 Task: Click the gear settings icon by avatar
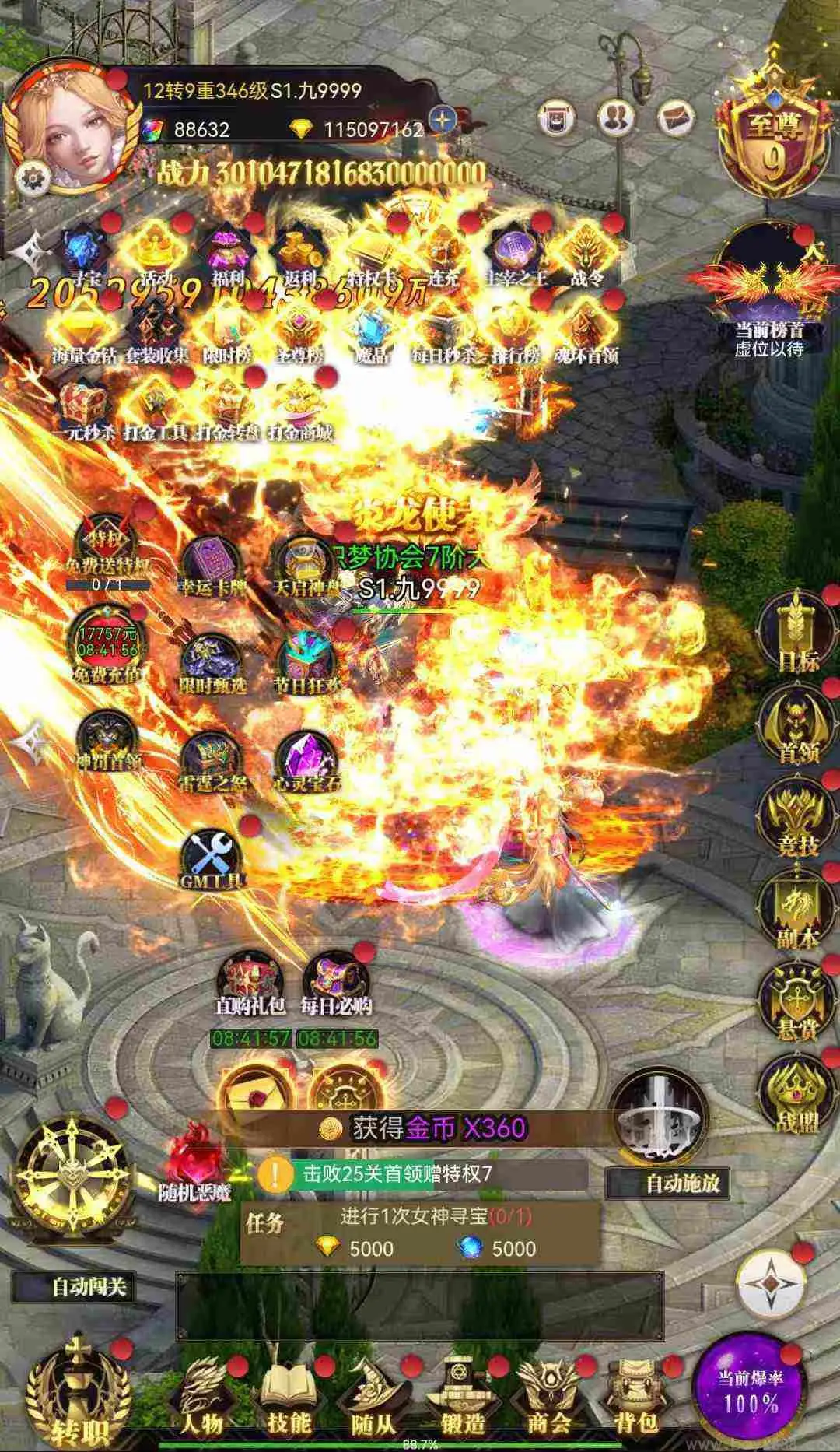[x=33, y=179]
